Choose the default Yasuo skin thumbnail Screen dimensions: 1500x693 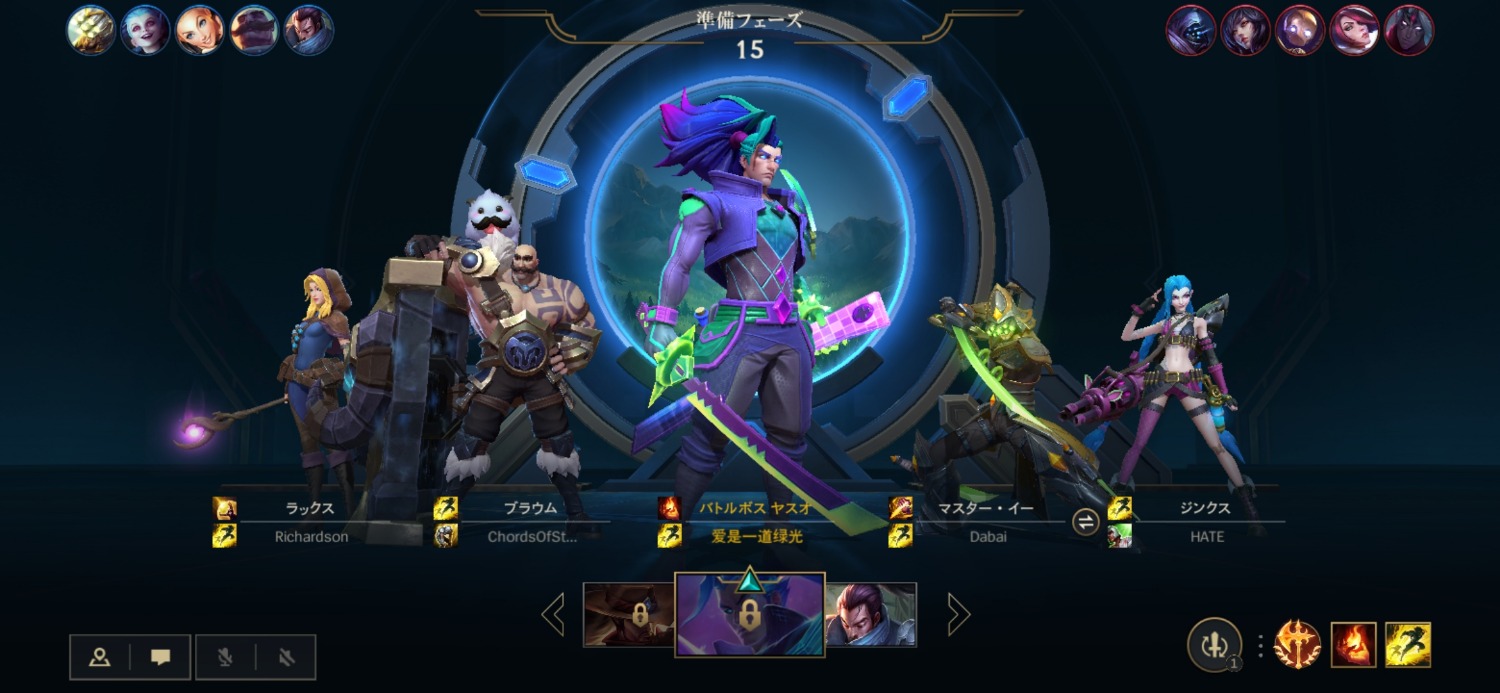[x=870, y=614]
